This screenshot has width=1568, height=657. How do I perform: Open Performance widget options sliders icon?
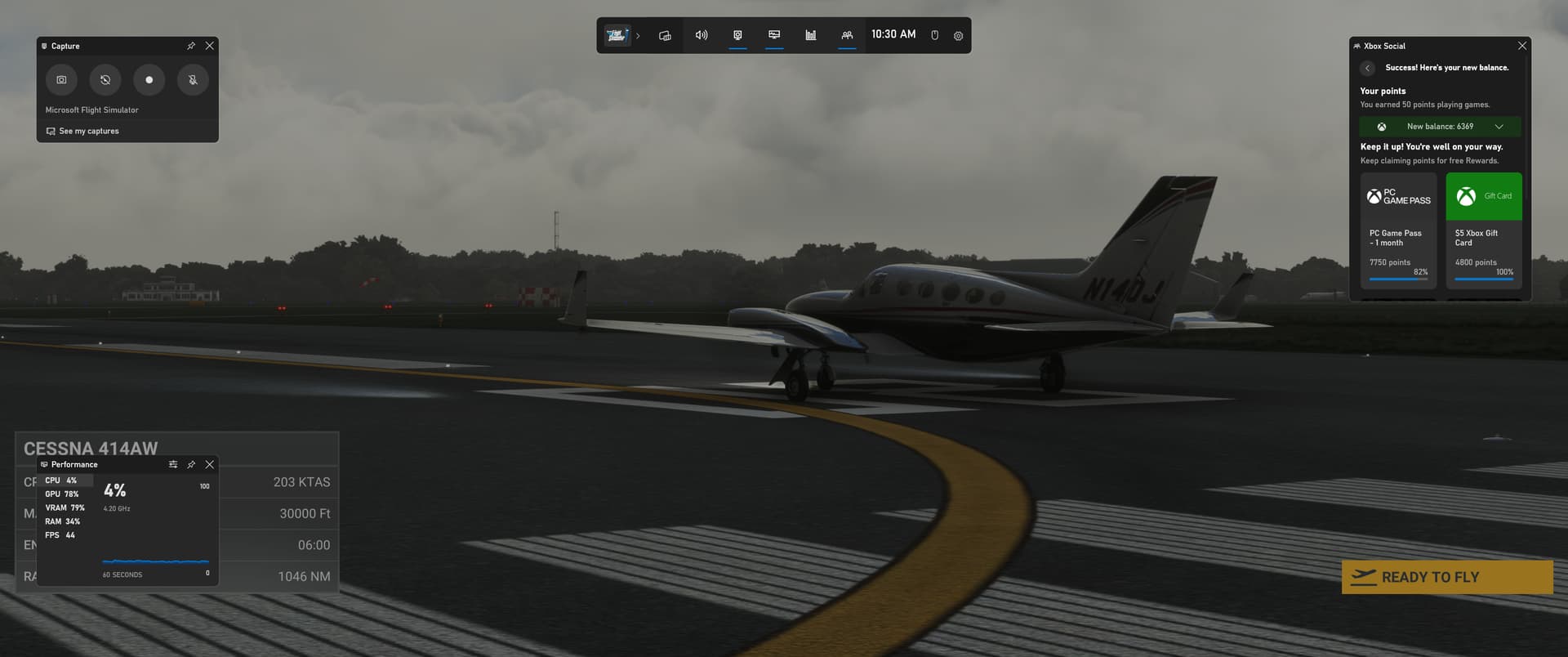[x=172, y=464]
